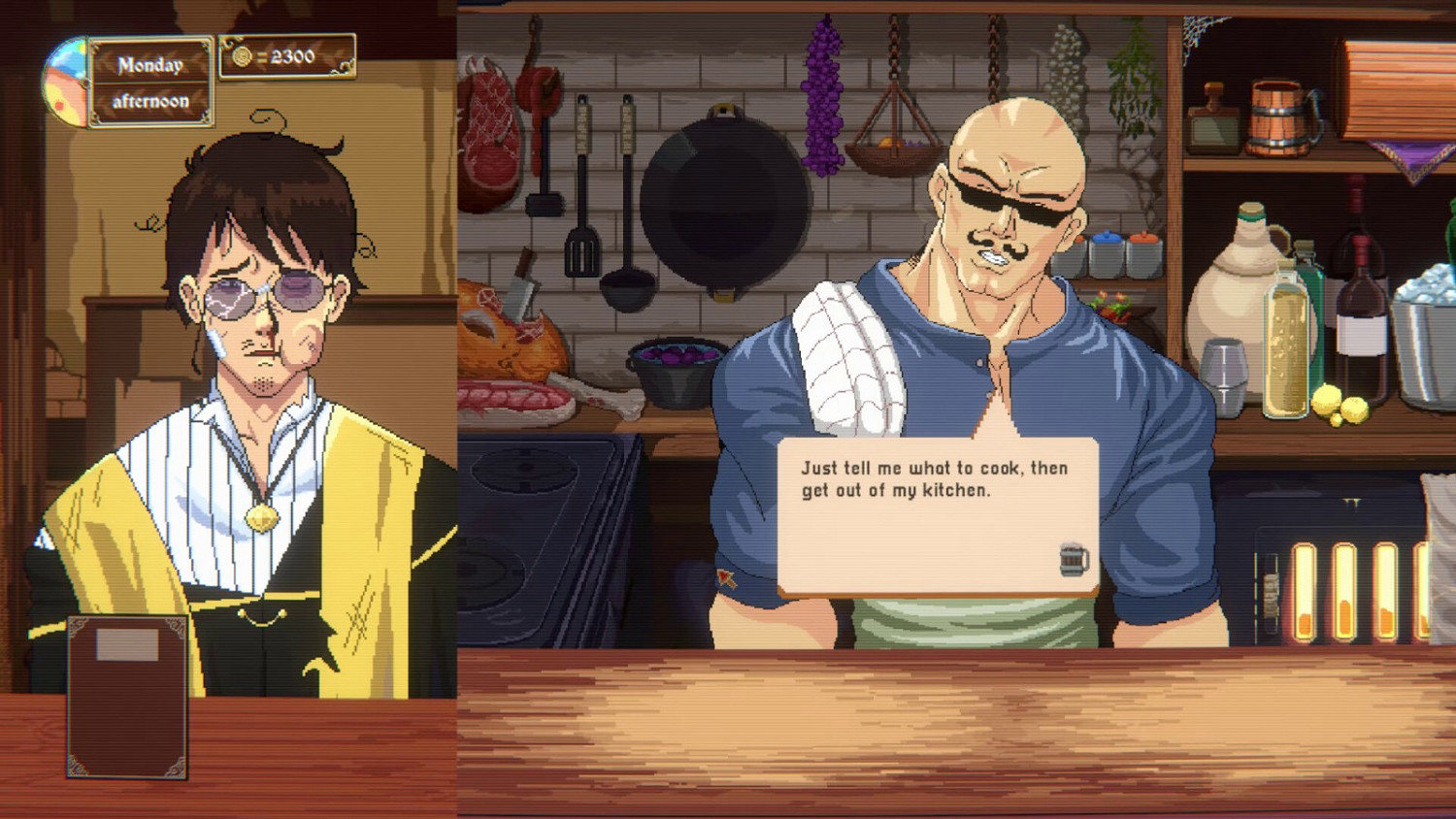Click the Monday afternoon time panel
This screenshot has width=1456, height=819.
click(149, 82)
